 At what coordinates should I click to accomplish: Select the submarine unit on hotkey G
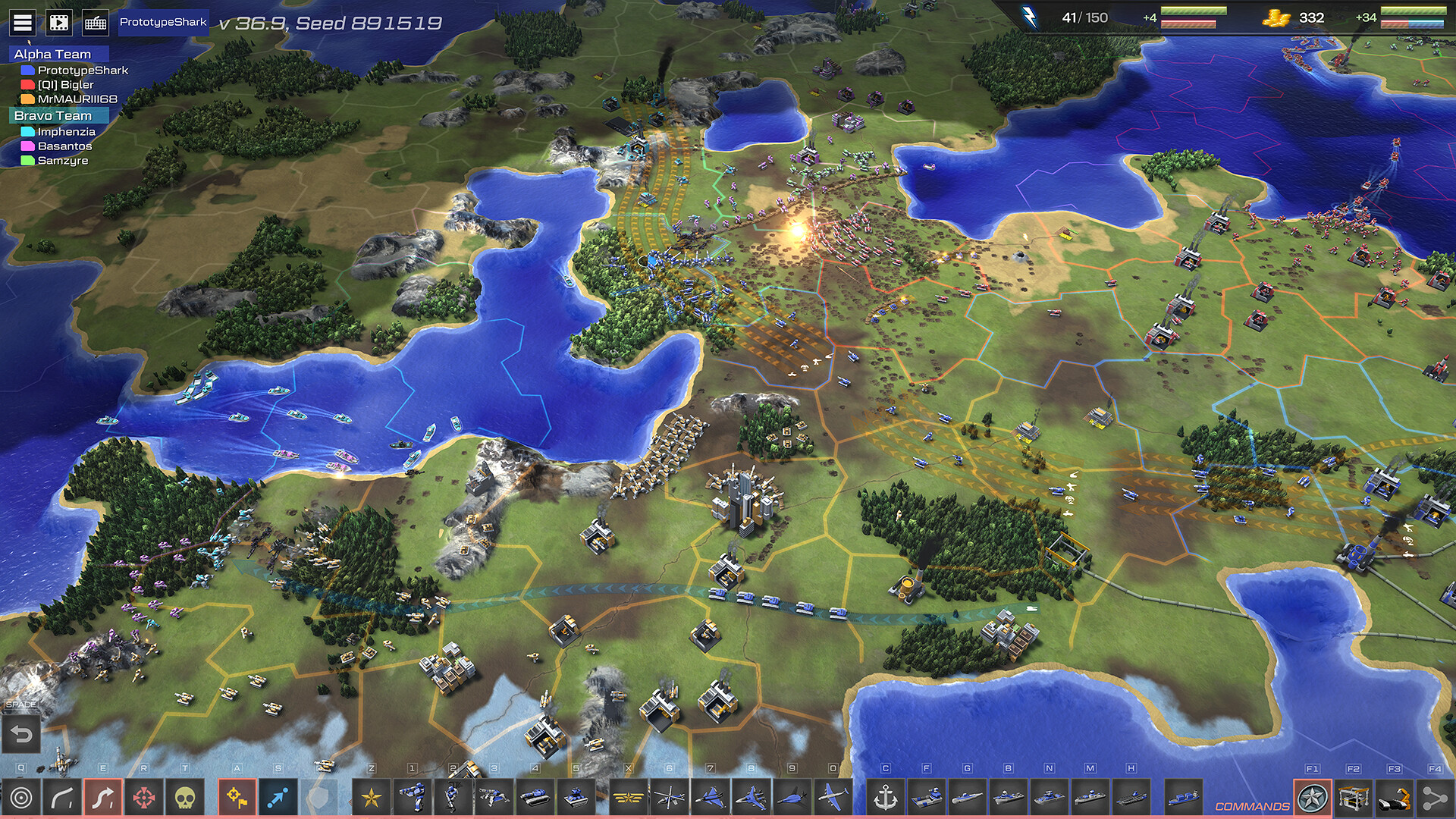967,796
